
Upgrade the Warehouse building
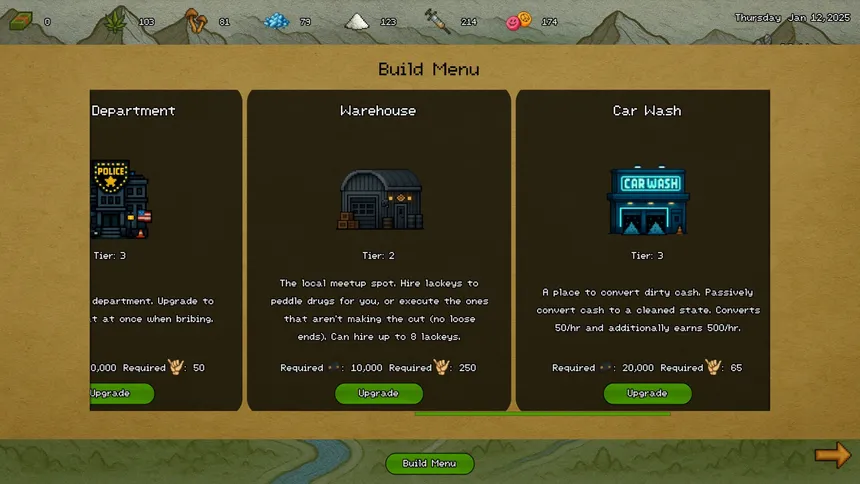379,393
